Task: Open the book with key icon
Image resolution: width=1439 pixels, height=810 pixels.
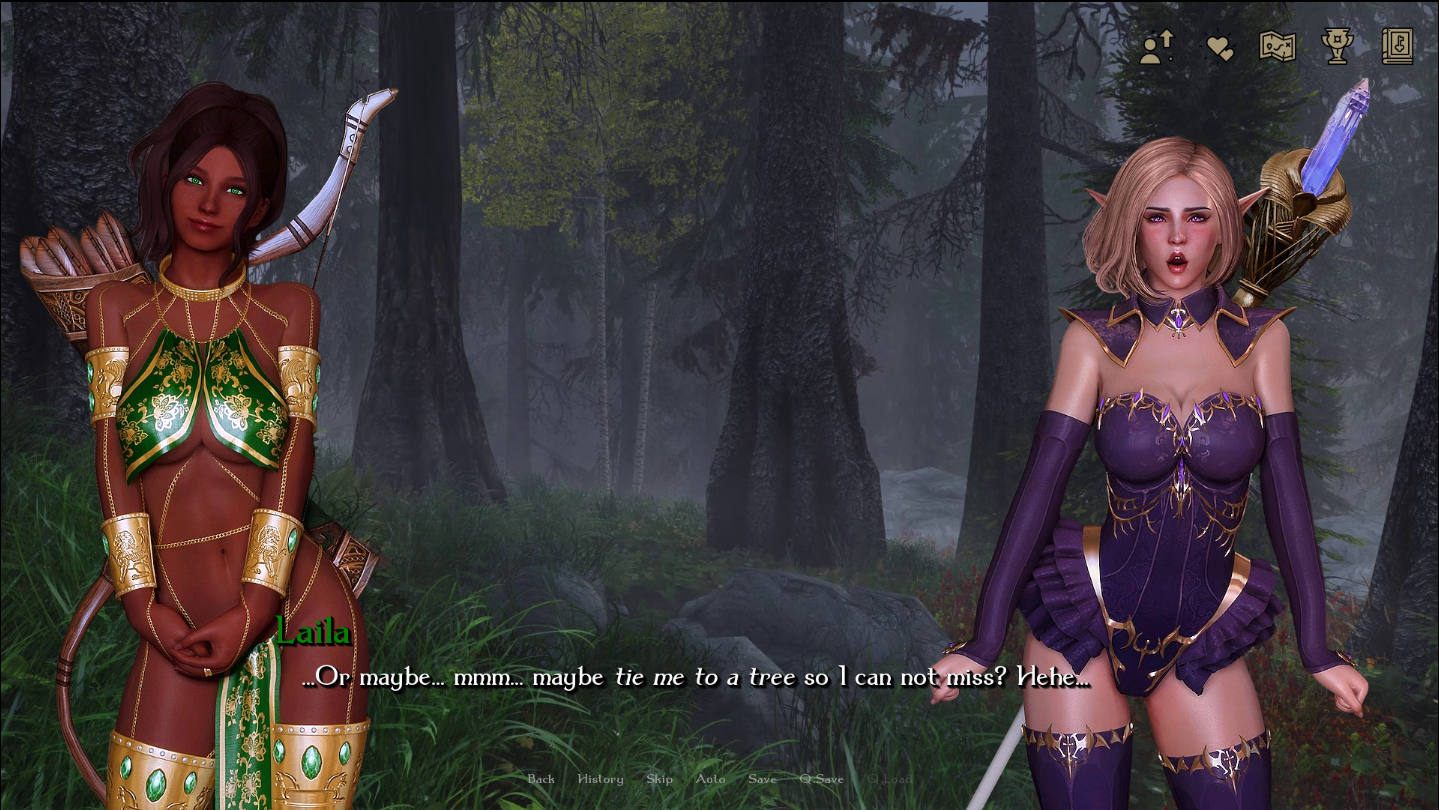Action: (1397, 46)
